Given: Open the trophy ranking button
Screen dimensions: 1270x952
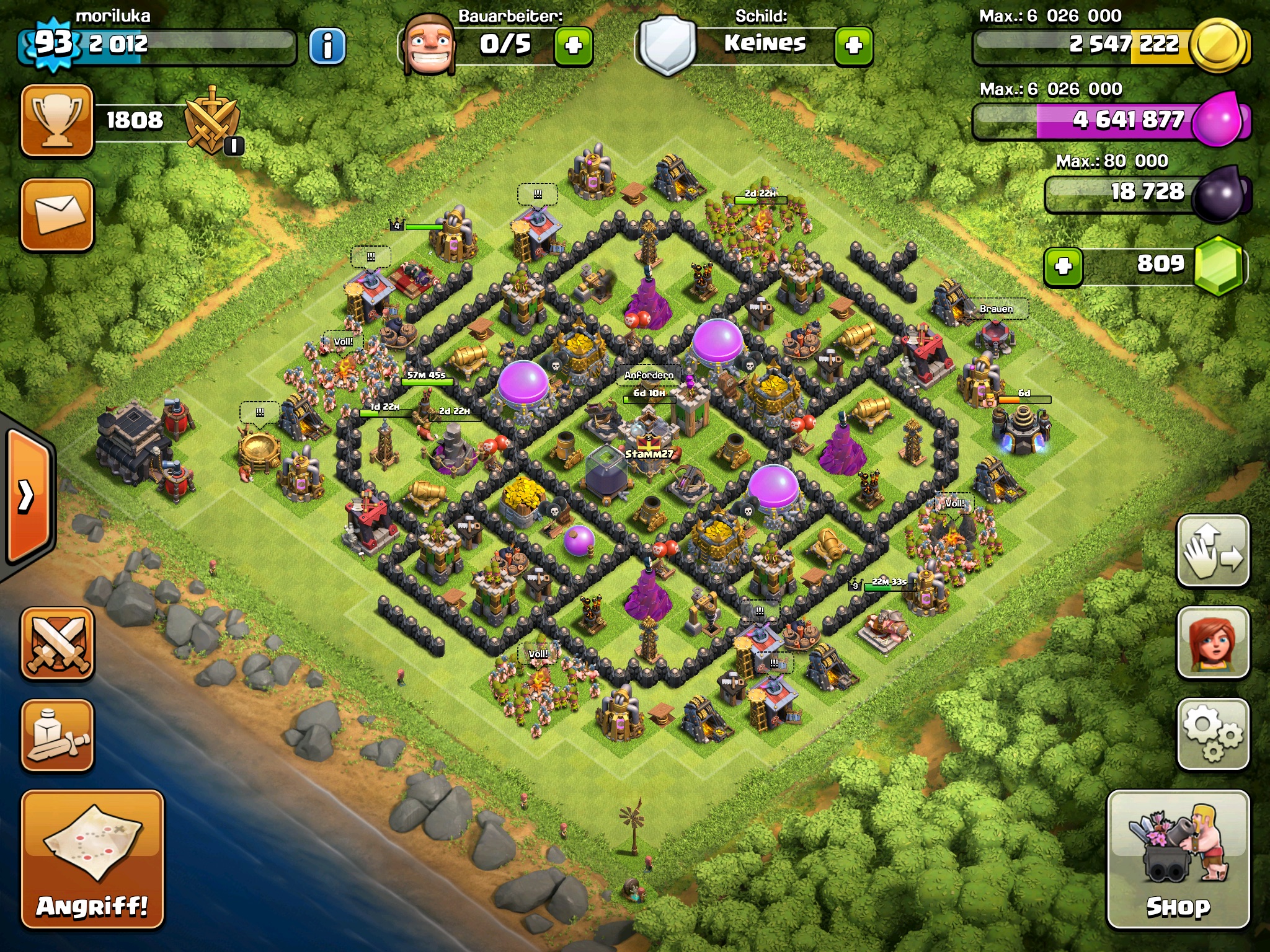Looking at the screenshot, I should coord(57,121).
